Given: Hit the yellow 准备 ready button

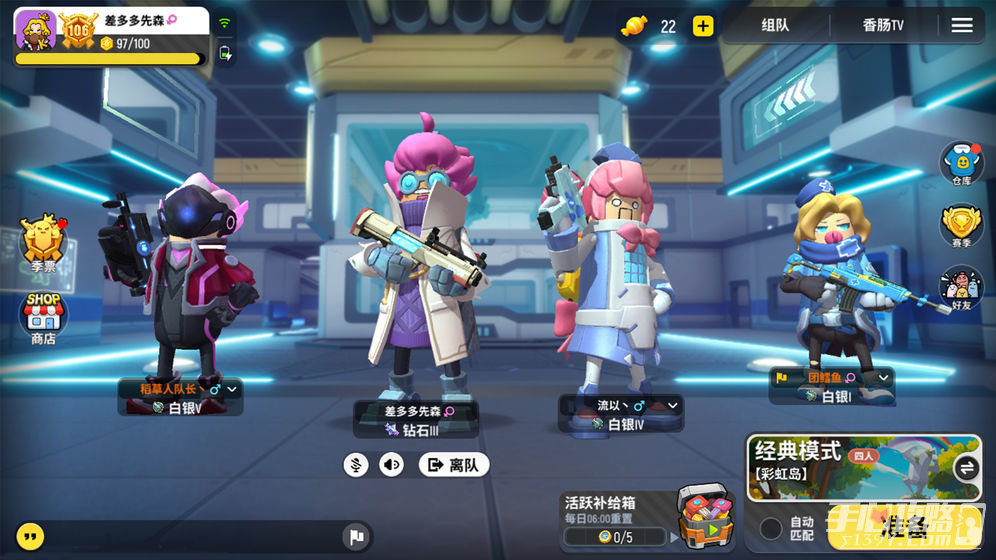Looking at the screenshot, I should coord(905,530).
